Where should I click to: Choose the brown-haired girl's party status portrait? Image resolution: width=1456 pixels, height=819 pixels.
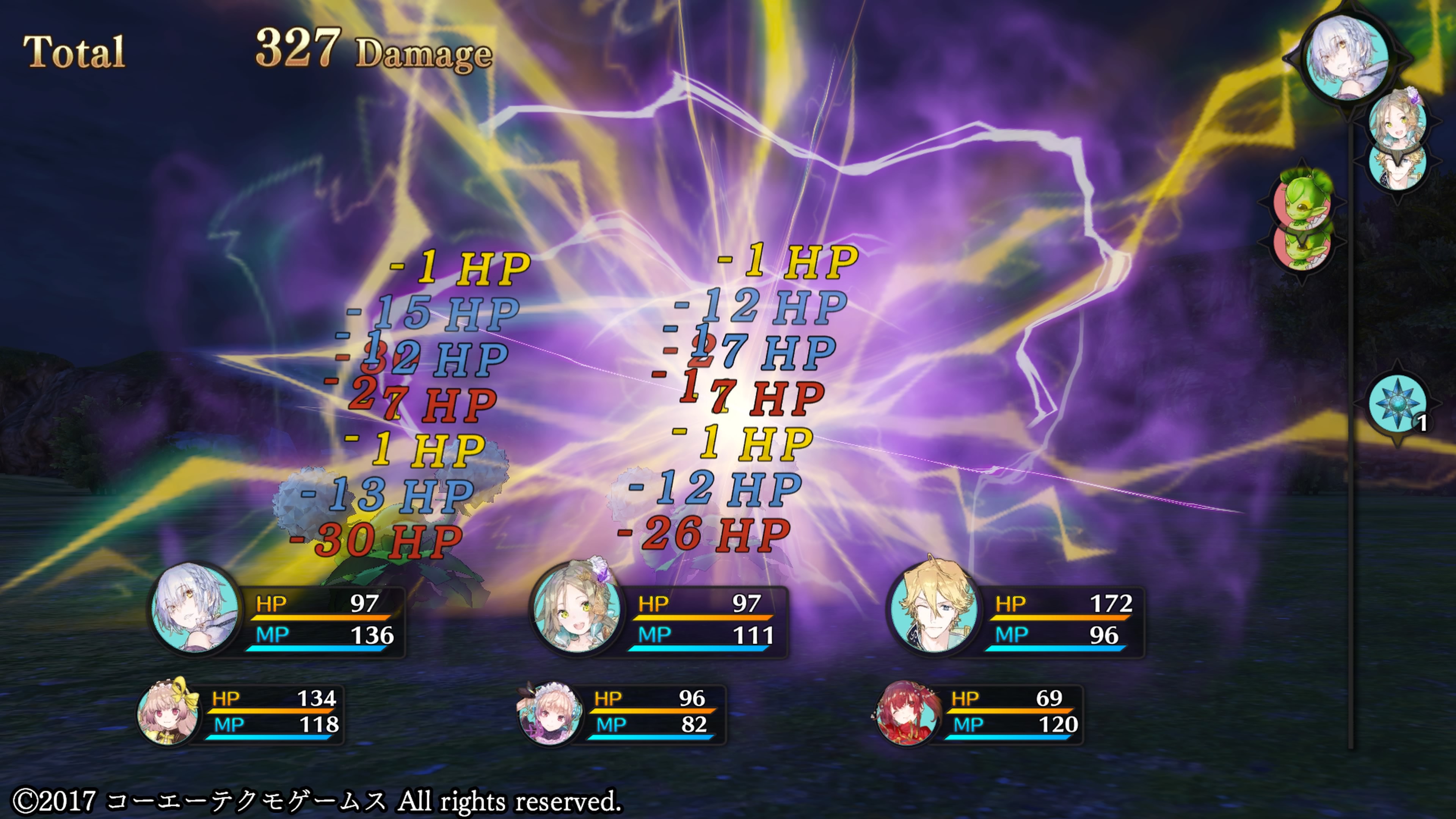pos(576,608)
